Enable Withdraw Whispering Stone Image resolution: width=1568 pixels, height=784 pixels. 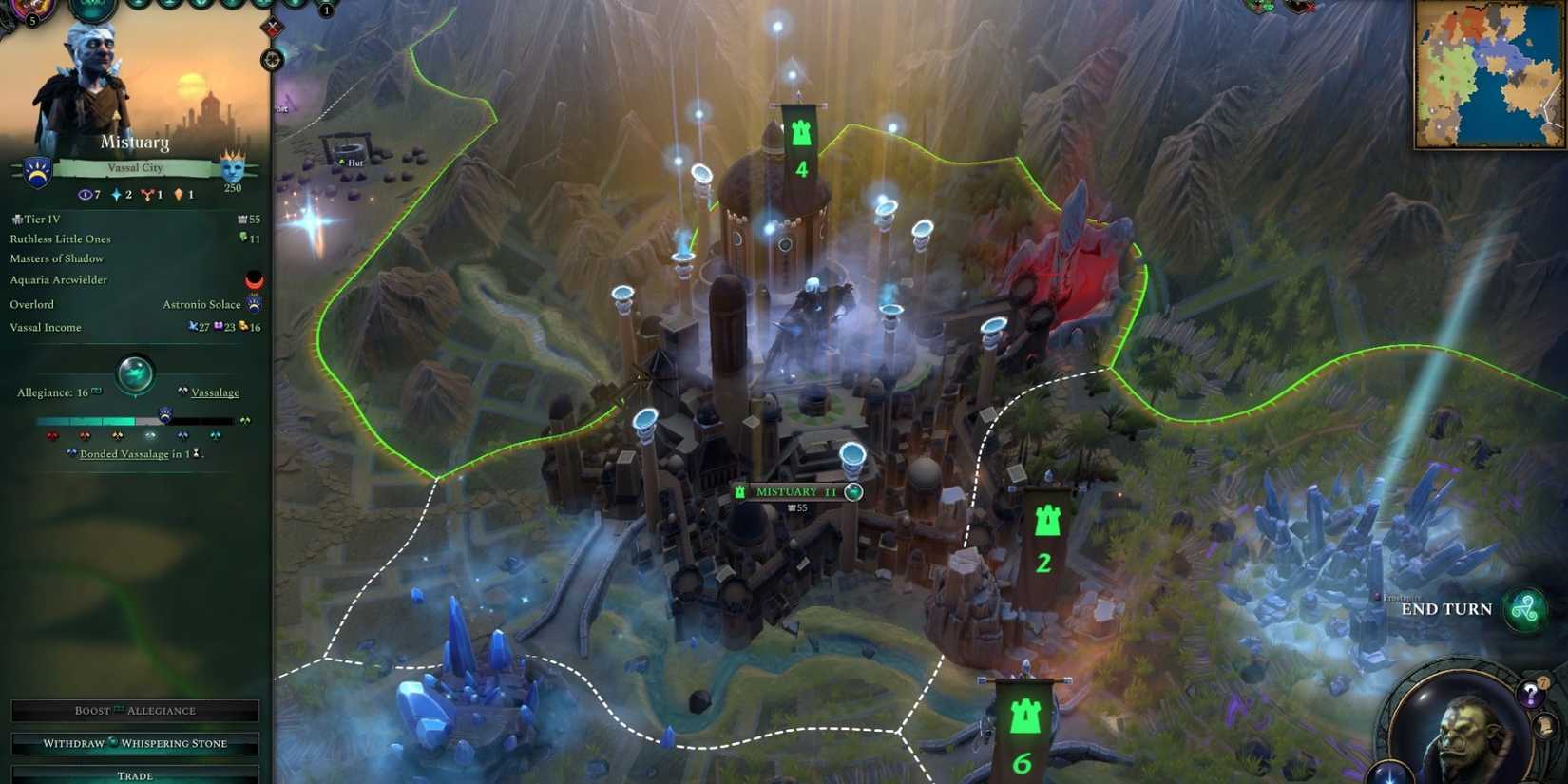pos(134,742)
